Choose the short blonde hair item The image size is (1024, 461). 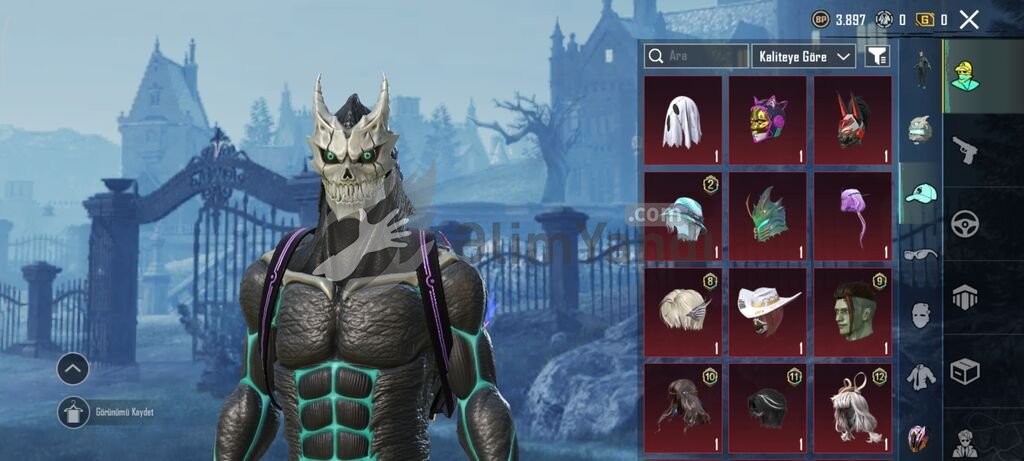tap(682, 313)
